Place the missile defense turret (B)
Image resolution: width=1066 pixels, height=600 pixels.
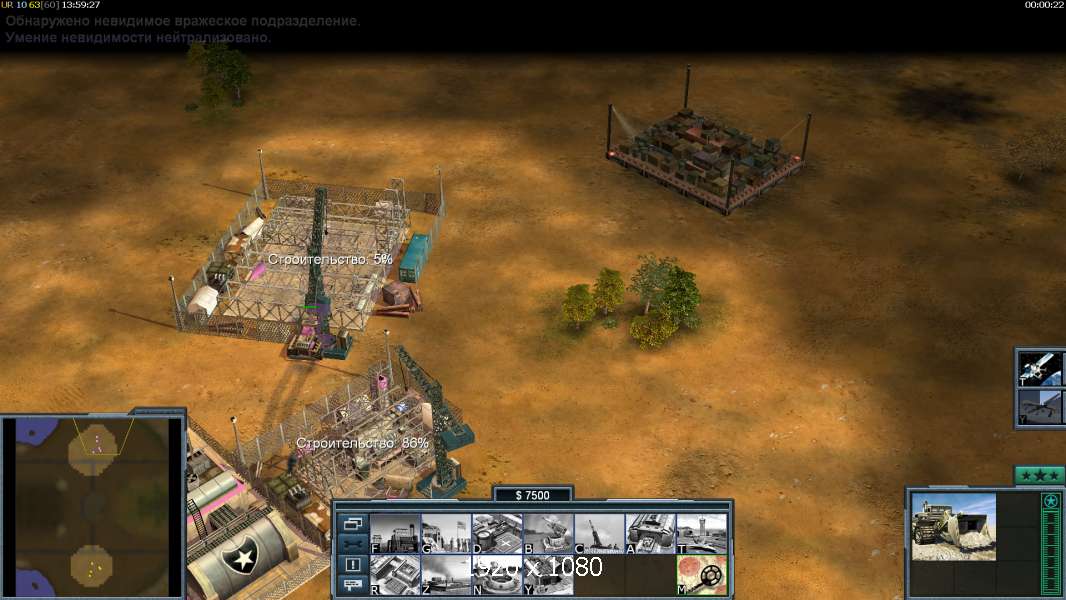click(548, 534)
